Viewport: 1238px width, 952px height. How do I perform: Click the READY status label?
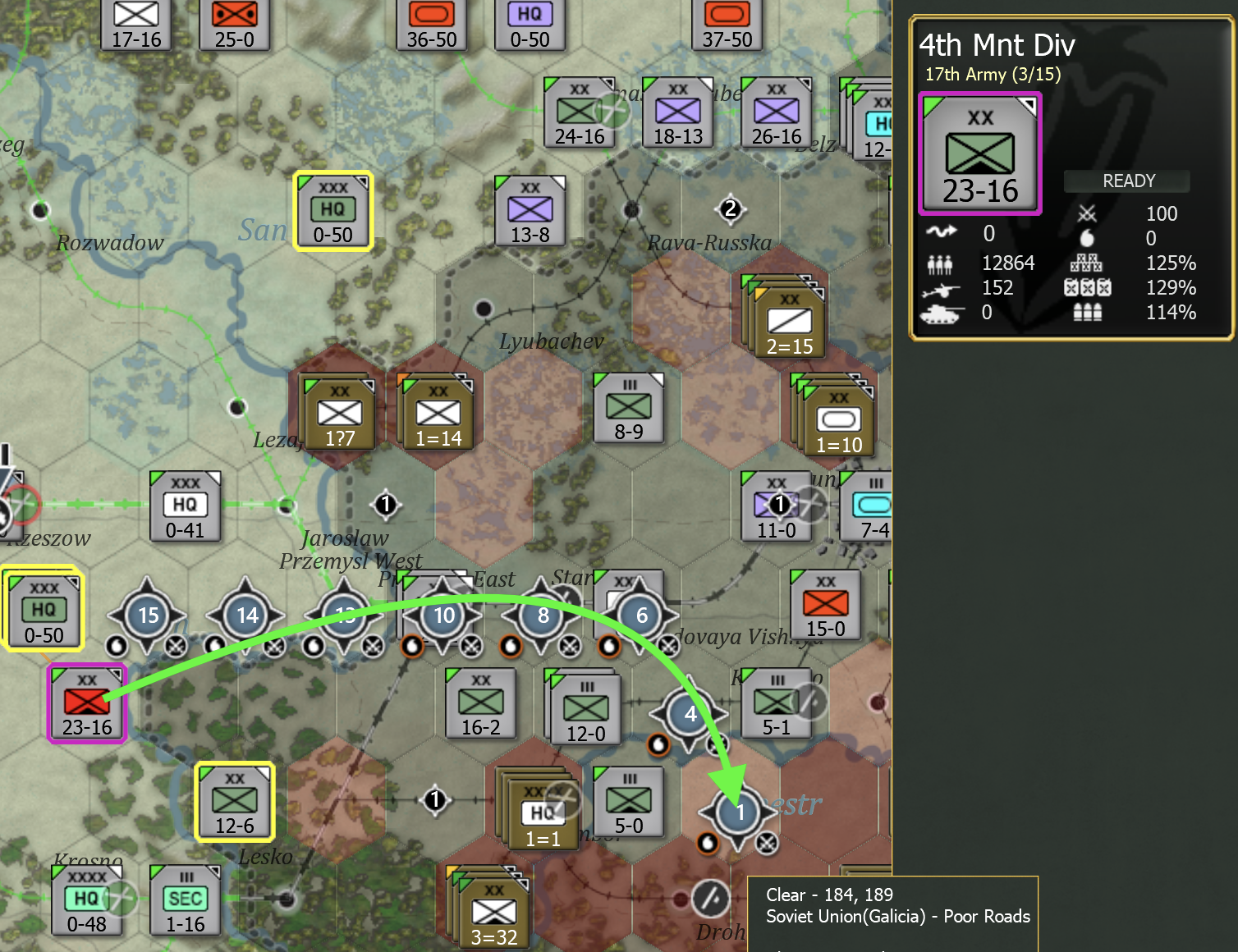pyautogui.click(x=1126, y=181)
